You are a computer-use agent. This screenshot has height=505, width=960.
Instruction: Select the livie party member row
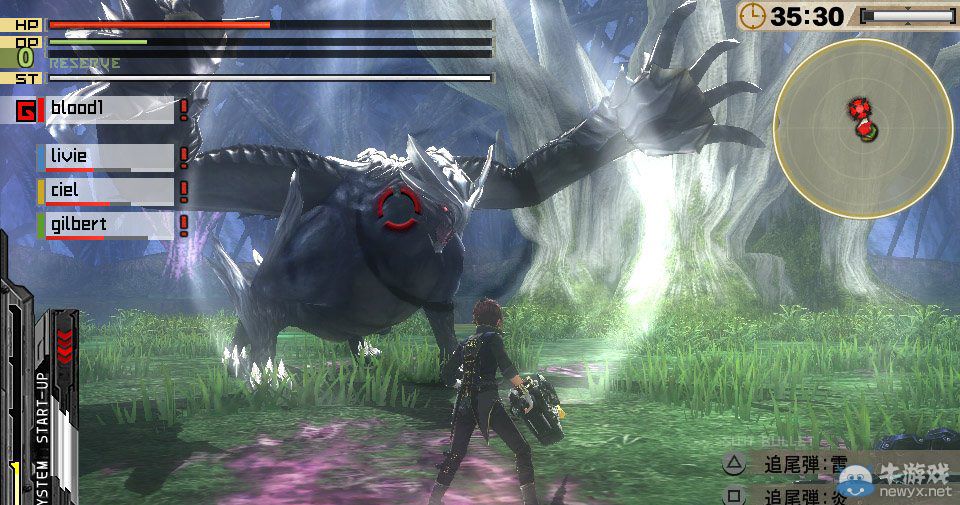109,157
